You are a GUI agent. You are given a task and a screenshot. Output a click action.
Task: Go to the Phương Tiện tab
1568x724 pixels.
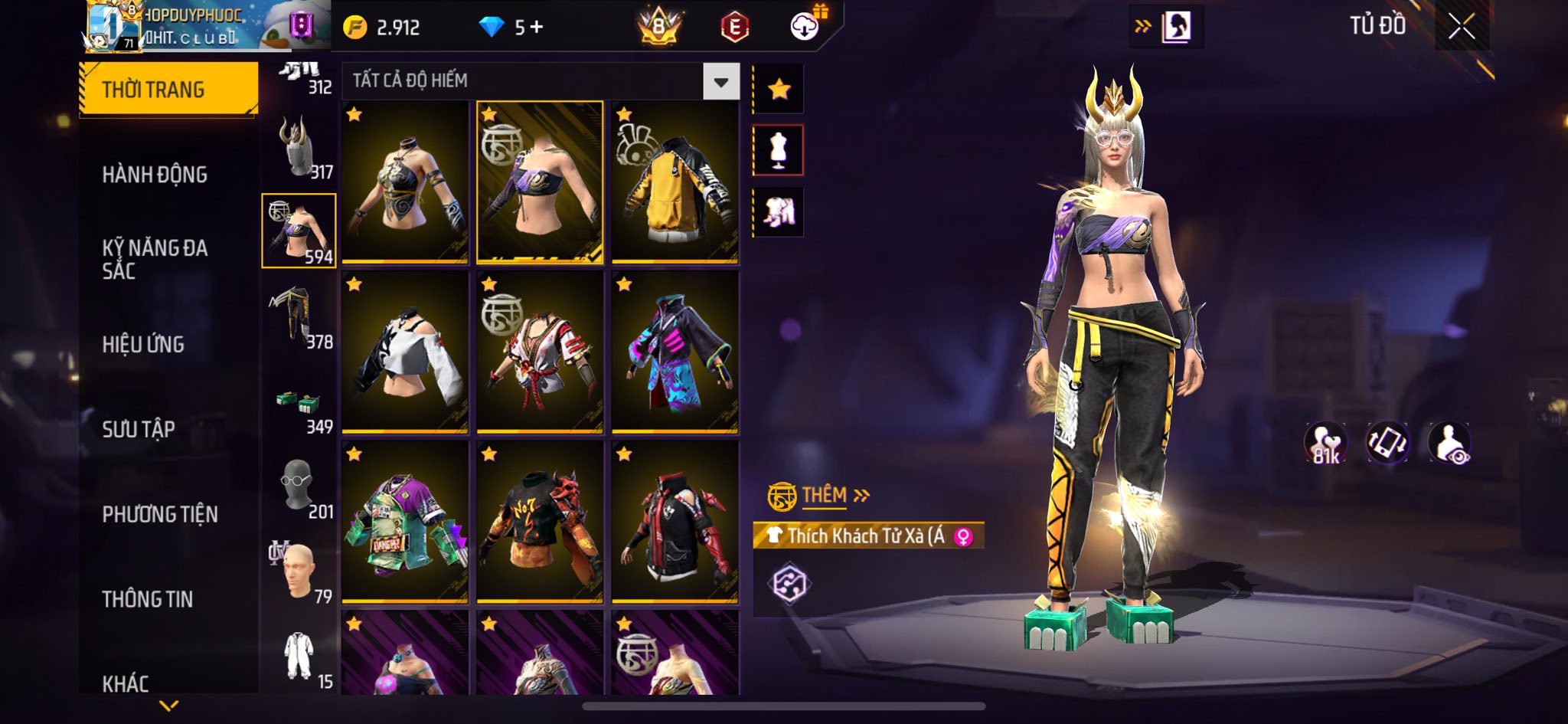point(160,515)
